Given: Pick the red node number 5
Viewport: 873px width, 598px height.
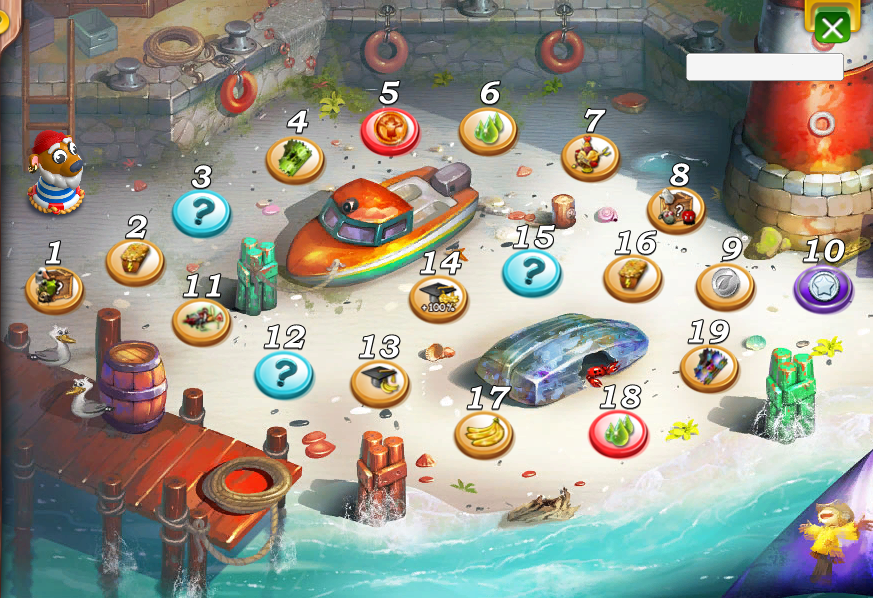Looking at the screenshot, I should point(390,130).
